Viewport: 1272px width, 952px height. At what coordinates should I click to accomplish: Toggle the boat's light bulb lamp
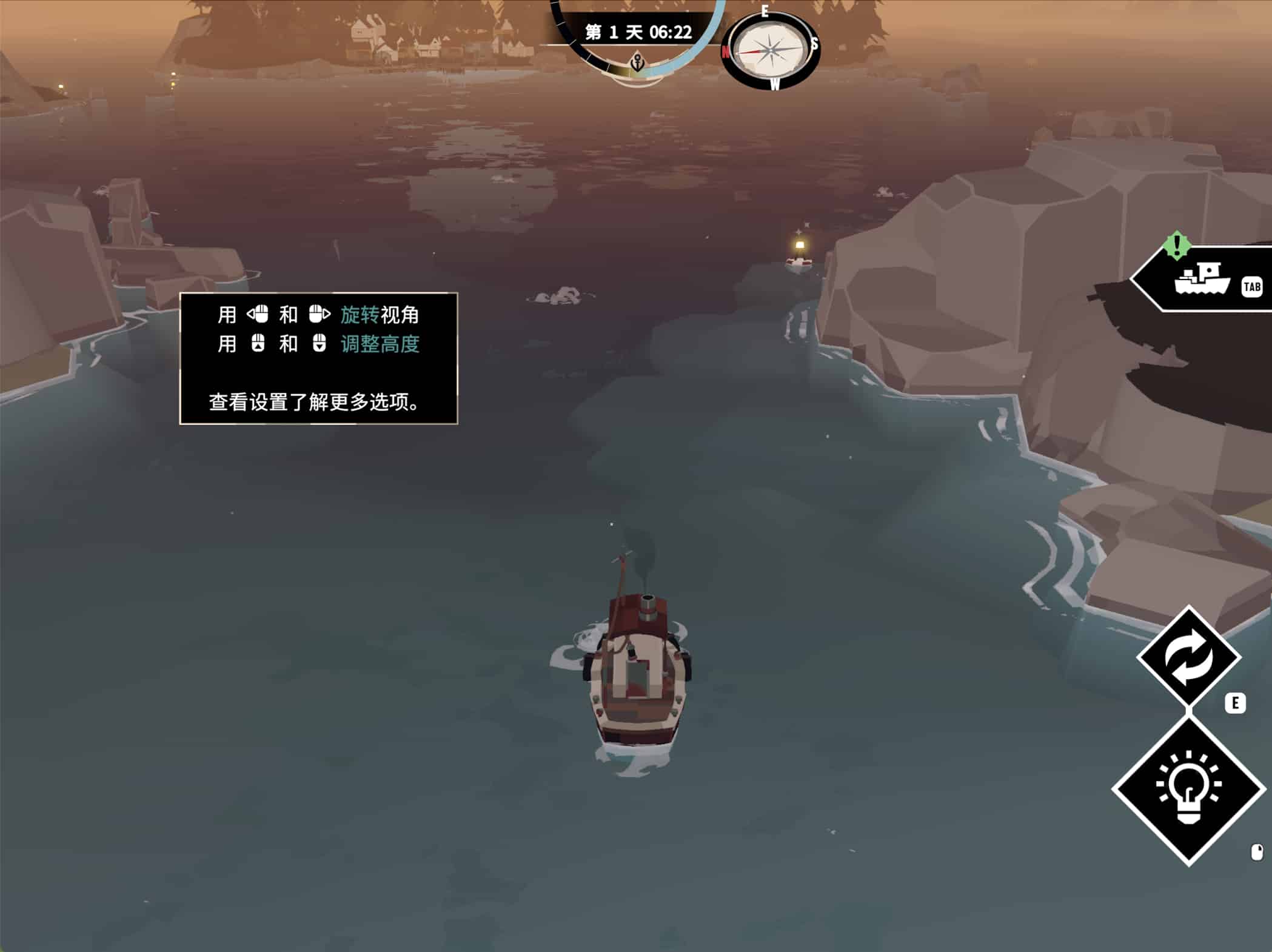(1188, 789)
